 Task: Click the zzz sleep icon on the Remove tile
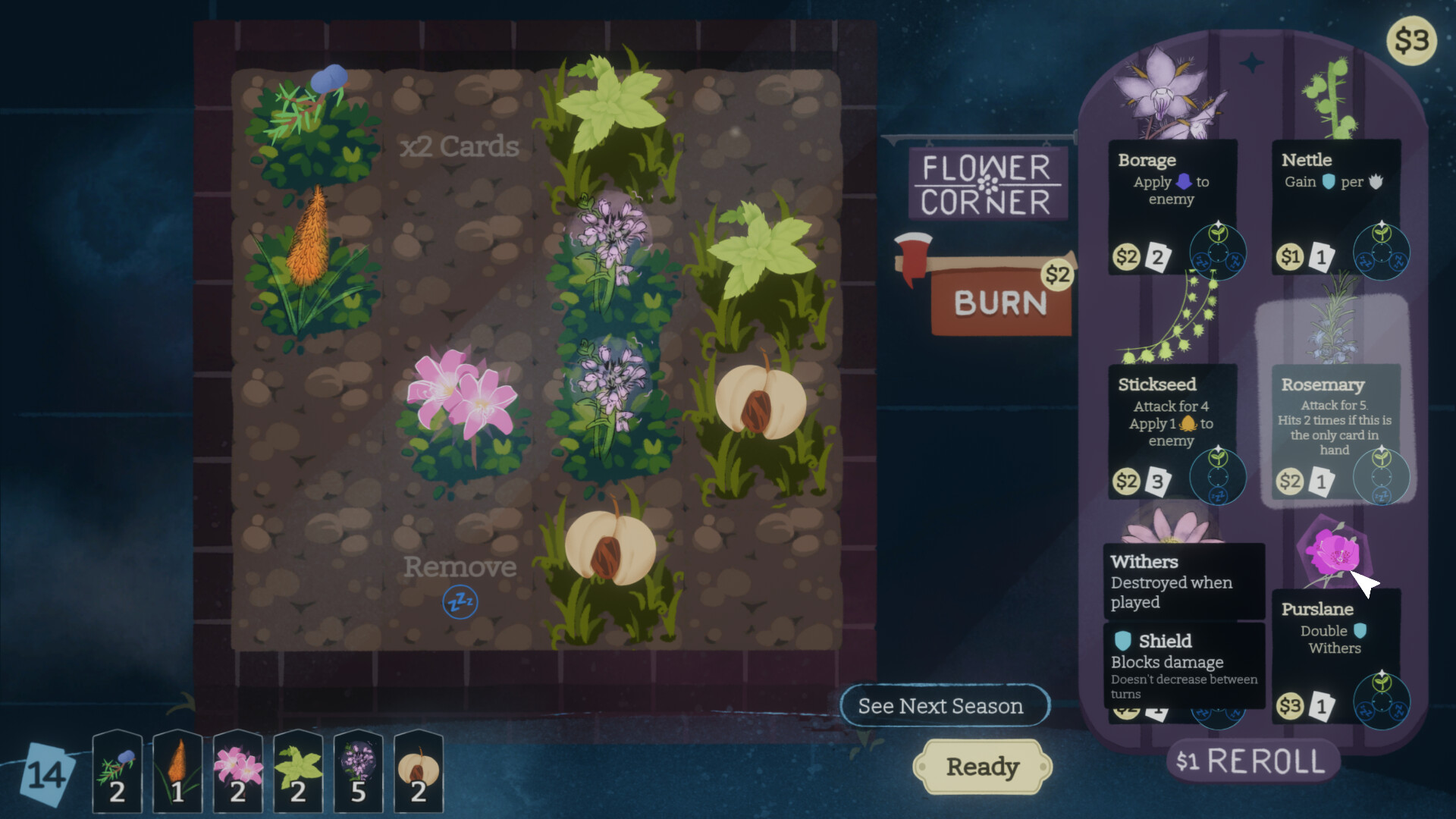(x=460, y=601)
